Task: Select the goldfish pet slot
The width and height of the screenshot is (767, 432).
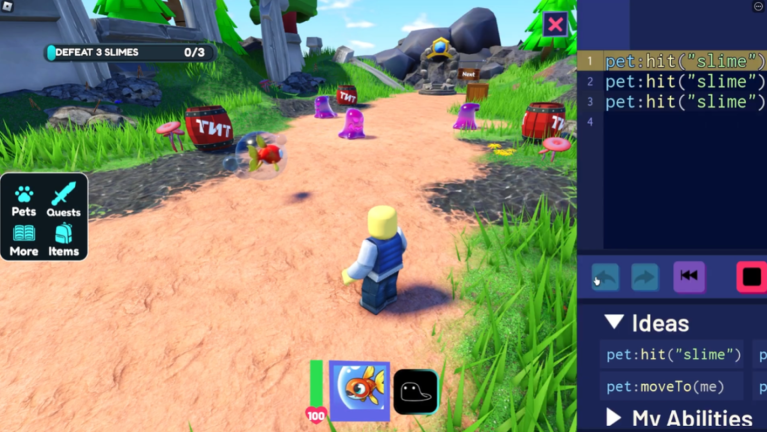Action: point(359,390)
